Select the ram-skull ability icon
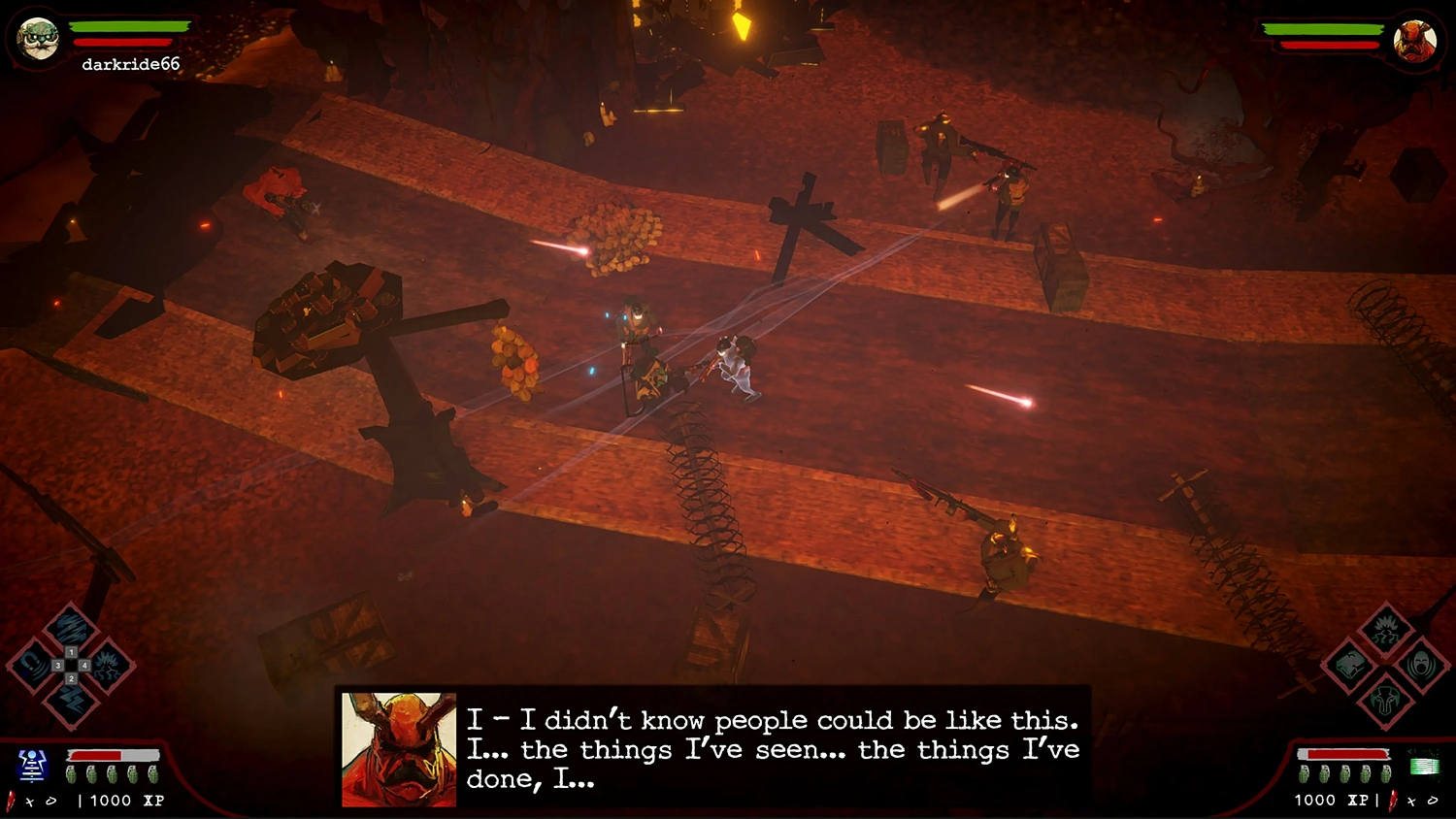The height and width of the screenshot is (819, 1456). pos(1383,700)
